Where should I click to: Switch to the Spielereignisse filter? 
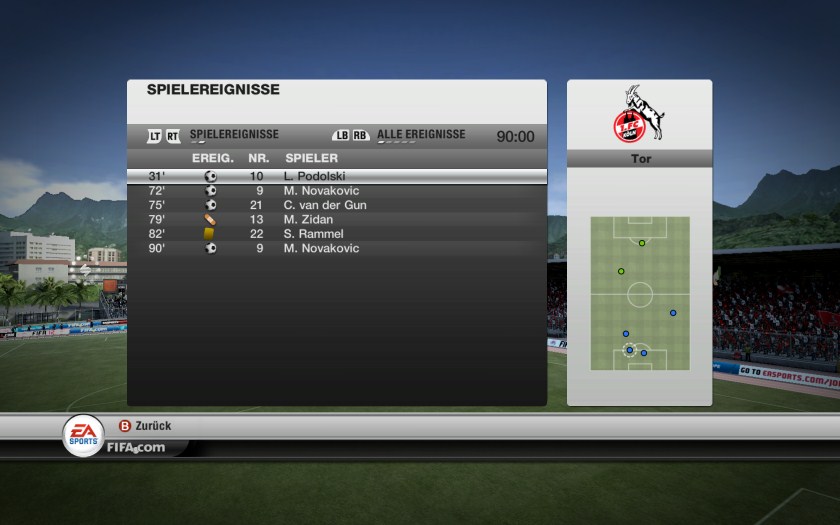(234, 135)
